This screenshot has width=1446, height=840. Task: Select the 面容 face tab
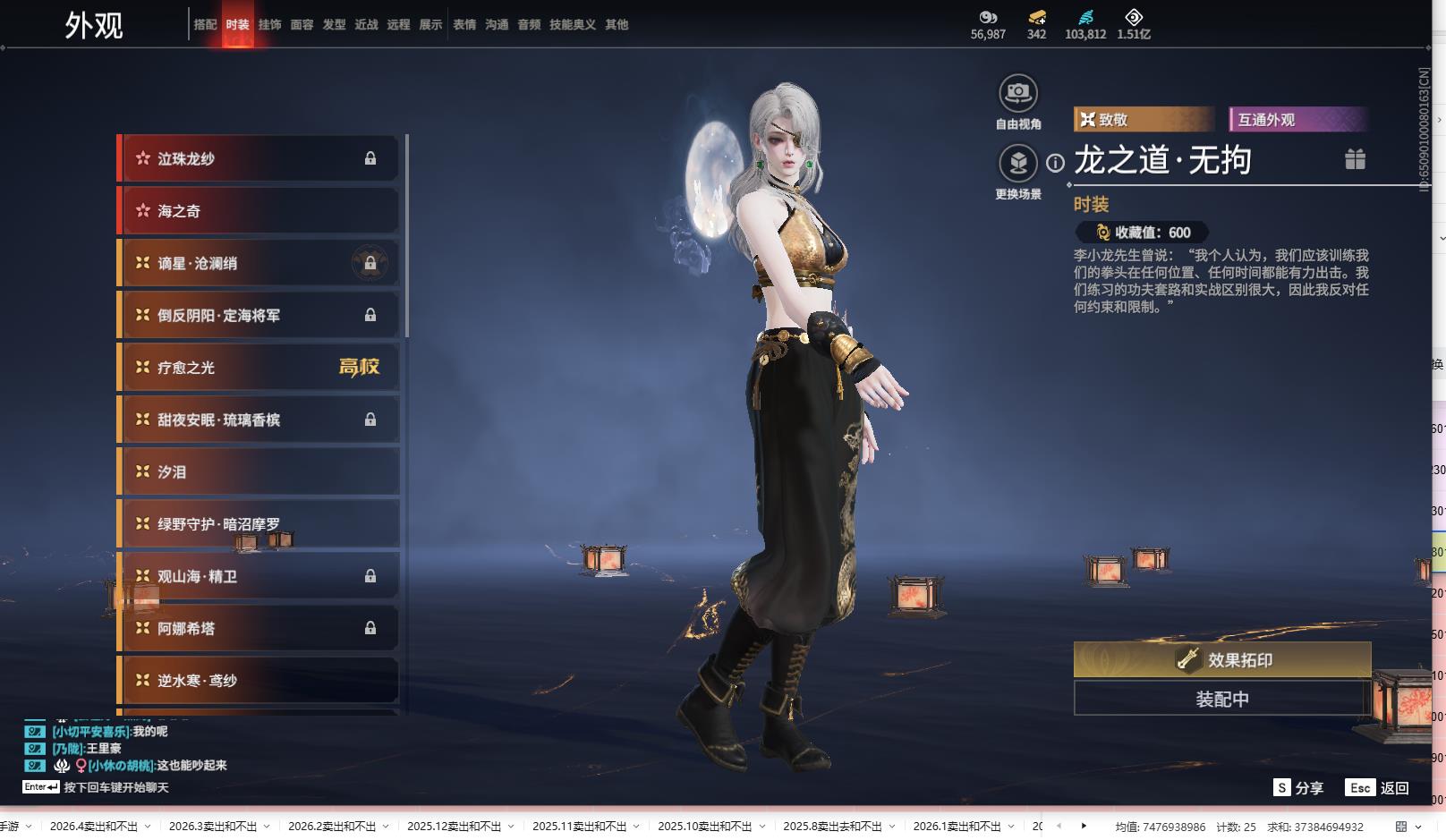(x=302, y=25)
